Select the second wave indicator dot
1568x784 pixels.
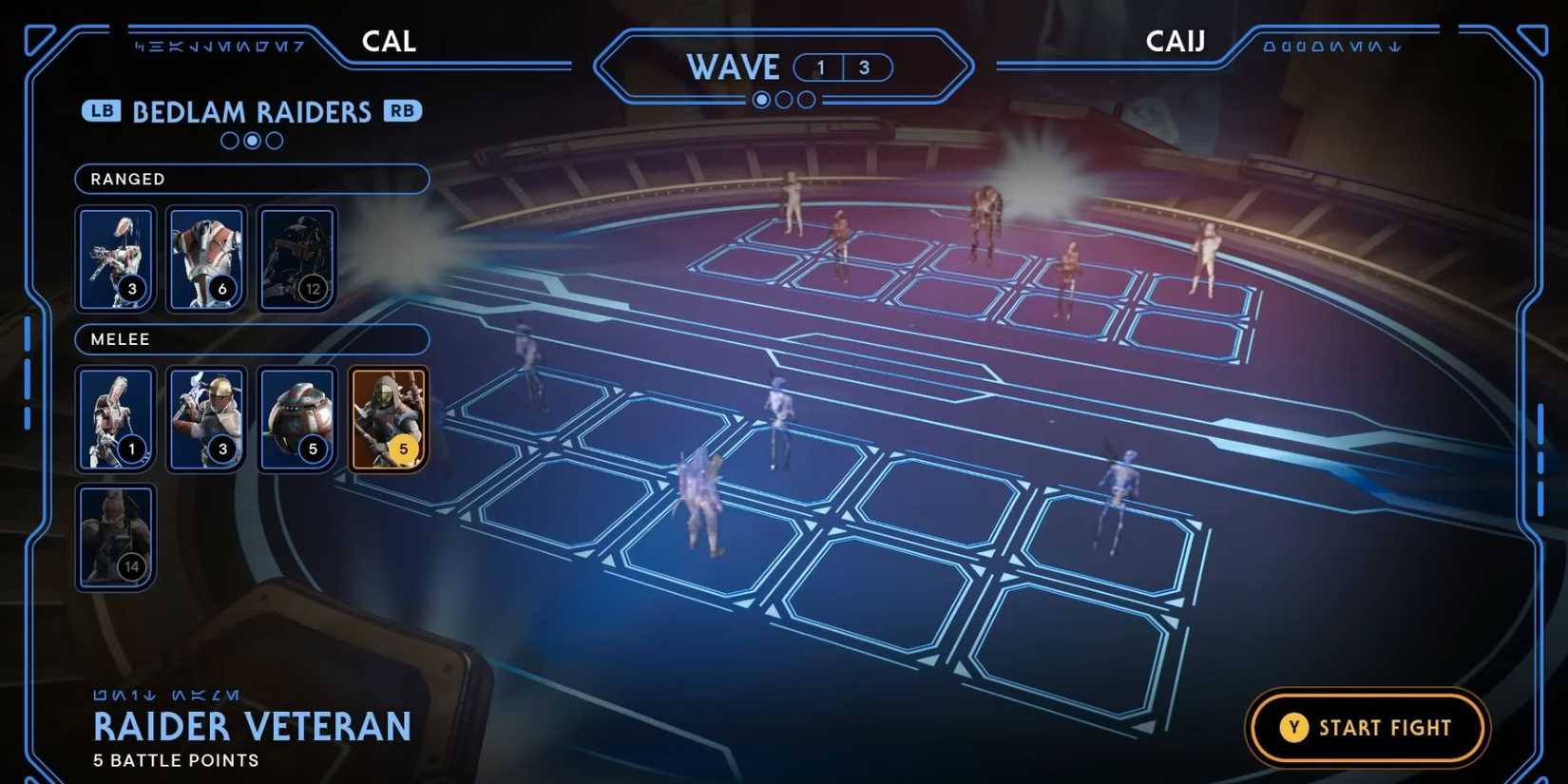pyautogui.click(x=783, y=99)
